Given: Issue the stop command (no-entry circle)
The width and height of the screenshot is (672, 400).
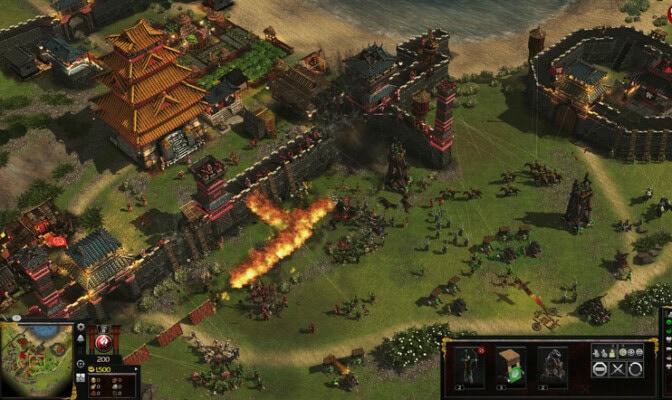Looking at the screenshot, I should (598, 369).
